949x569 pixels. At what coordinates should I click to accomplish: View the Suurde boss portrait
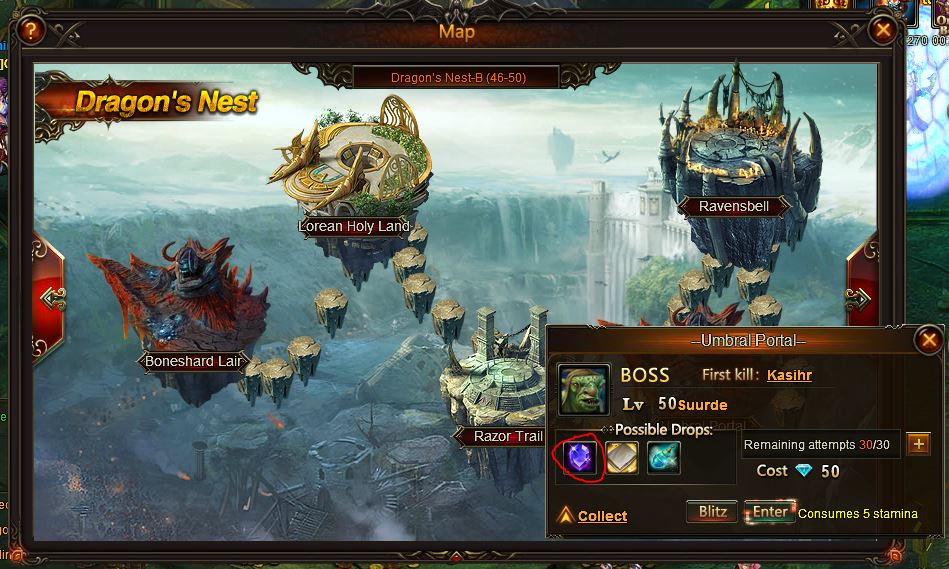(583, 389)
